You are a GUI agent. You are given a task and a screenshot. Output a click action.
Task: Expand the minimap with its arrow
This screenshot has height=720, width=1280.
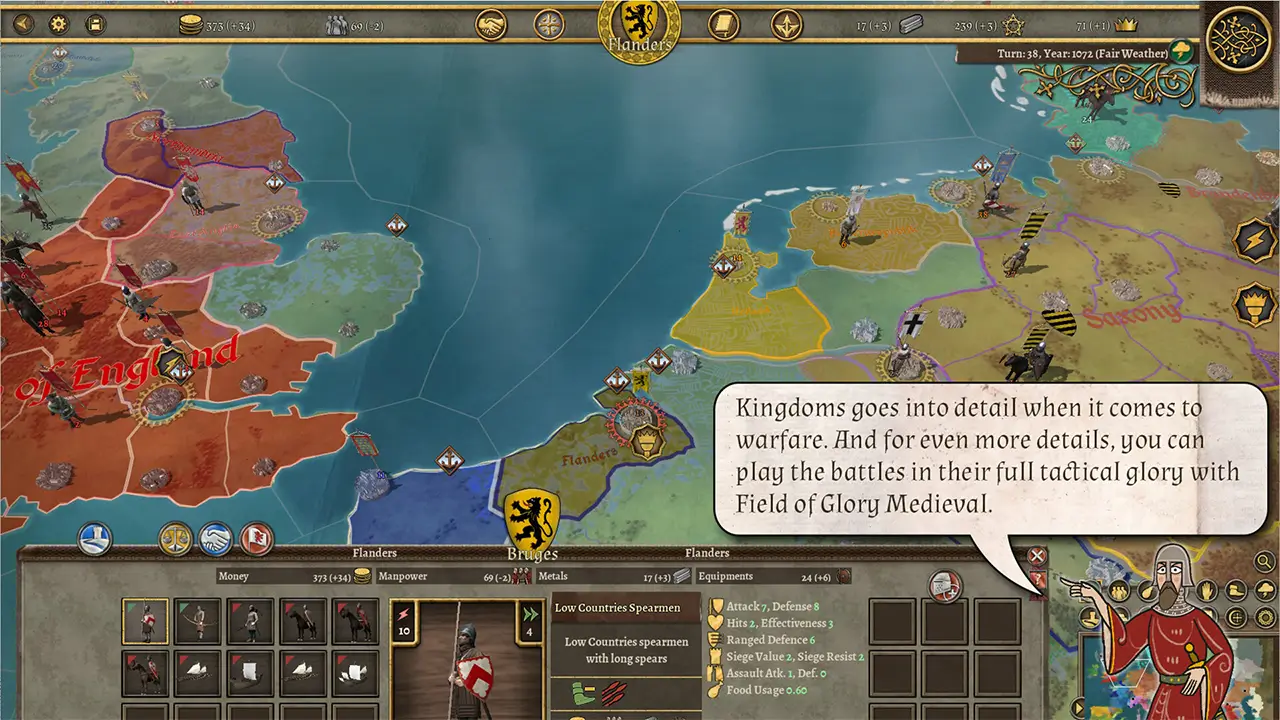coord(1077,705)
